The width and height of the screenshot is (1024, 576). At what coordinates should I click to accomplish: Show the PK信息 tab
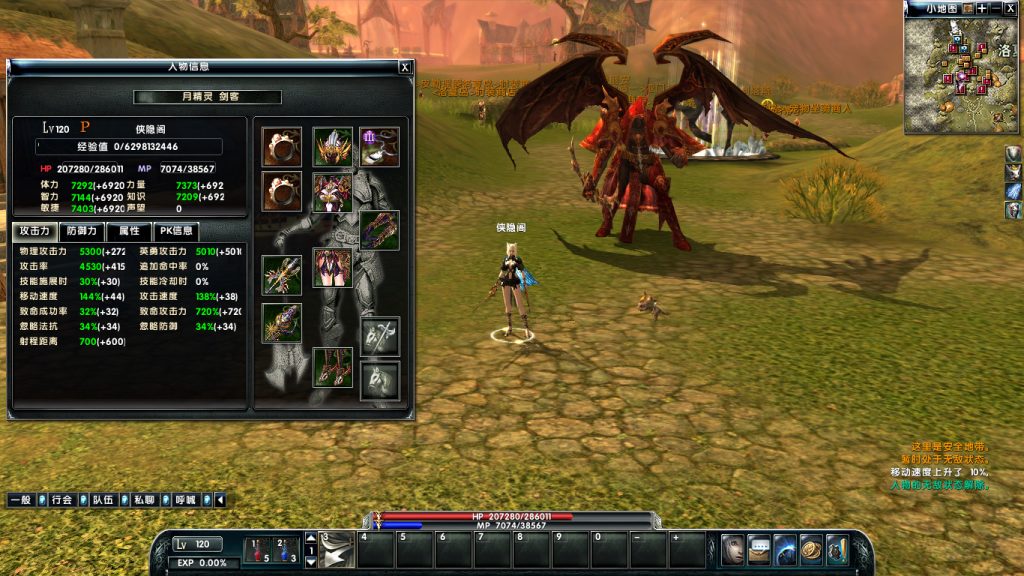click(176, 231)
